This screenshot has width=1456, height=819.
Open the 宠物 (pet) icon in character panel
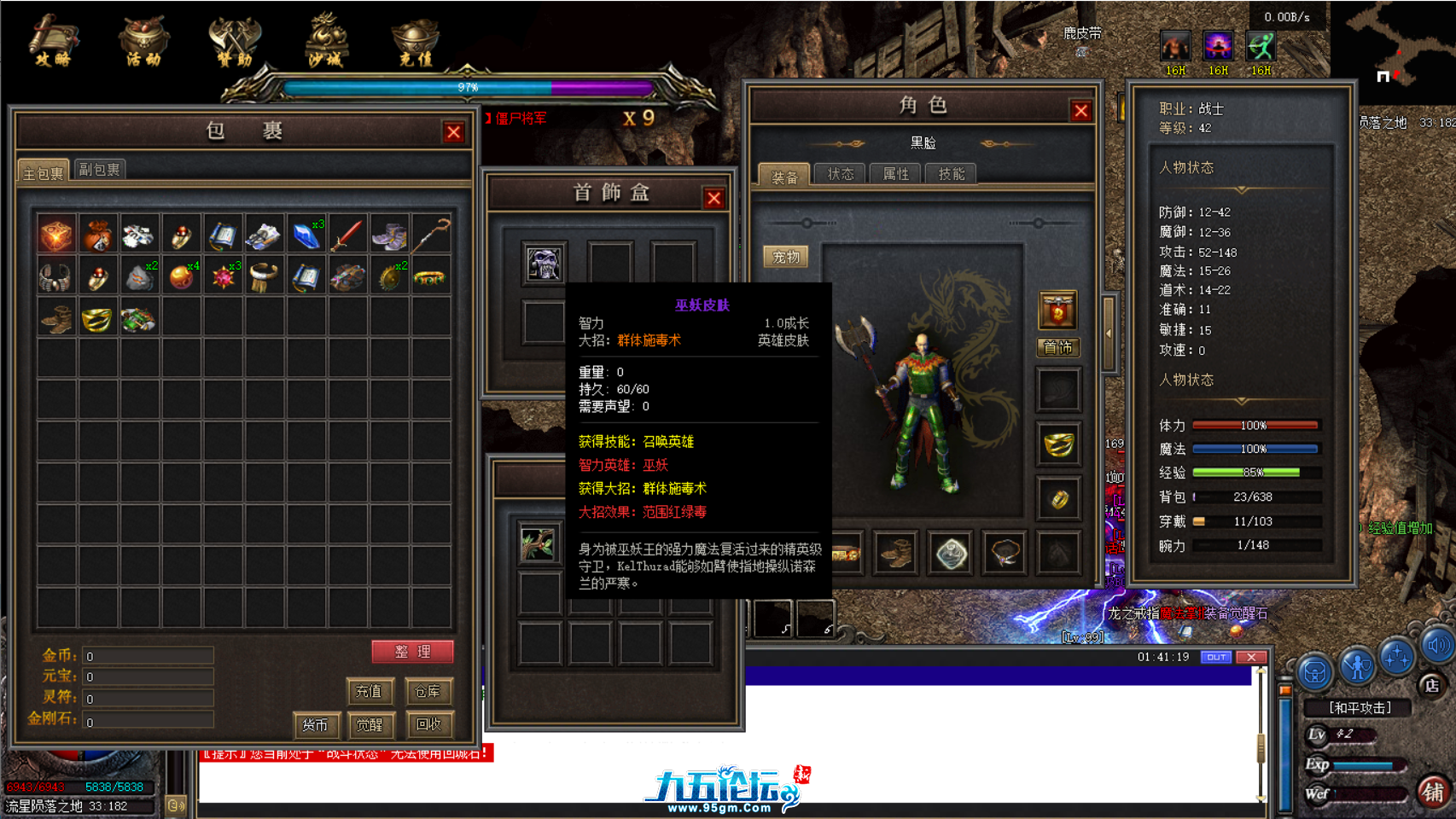tap(785, 257)
